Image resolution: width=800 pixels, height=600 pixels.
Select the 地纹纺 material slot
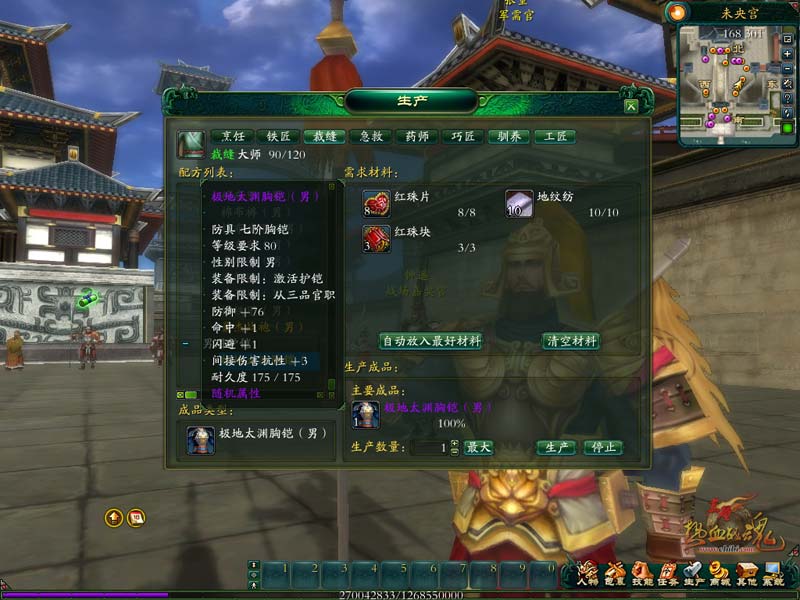pyautogui.click(x=518, y=204)
